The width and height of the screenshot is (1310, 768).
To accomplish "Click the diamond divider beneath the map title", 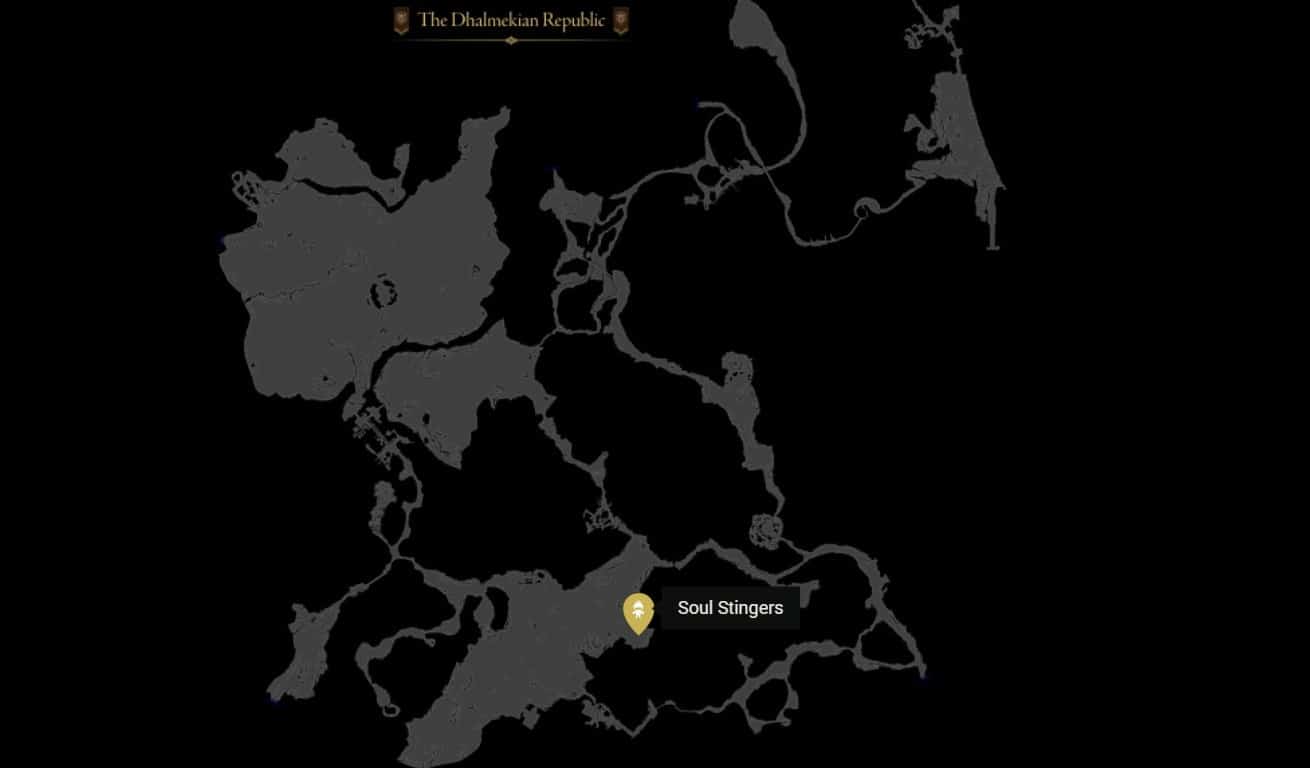I will coord(511,40).
